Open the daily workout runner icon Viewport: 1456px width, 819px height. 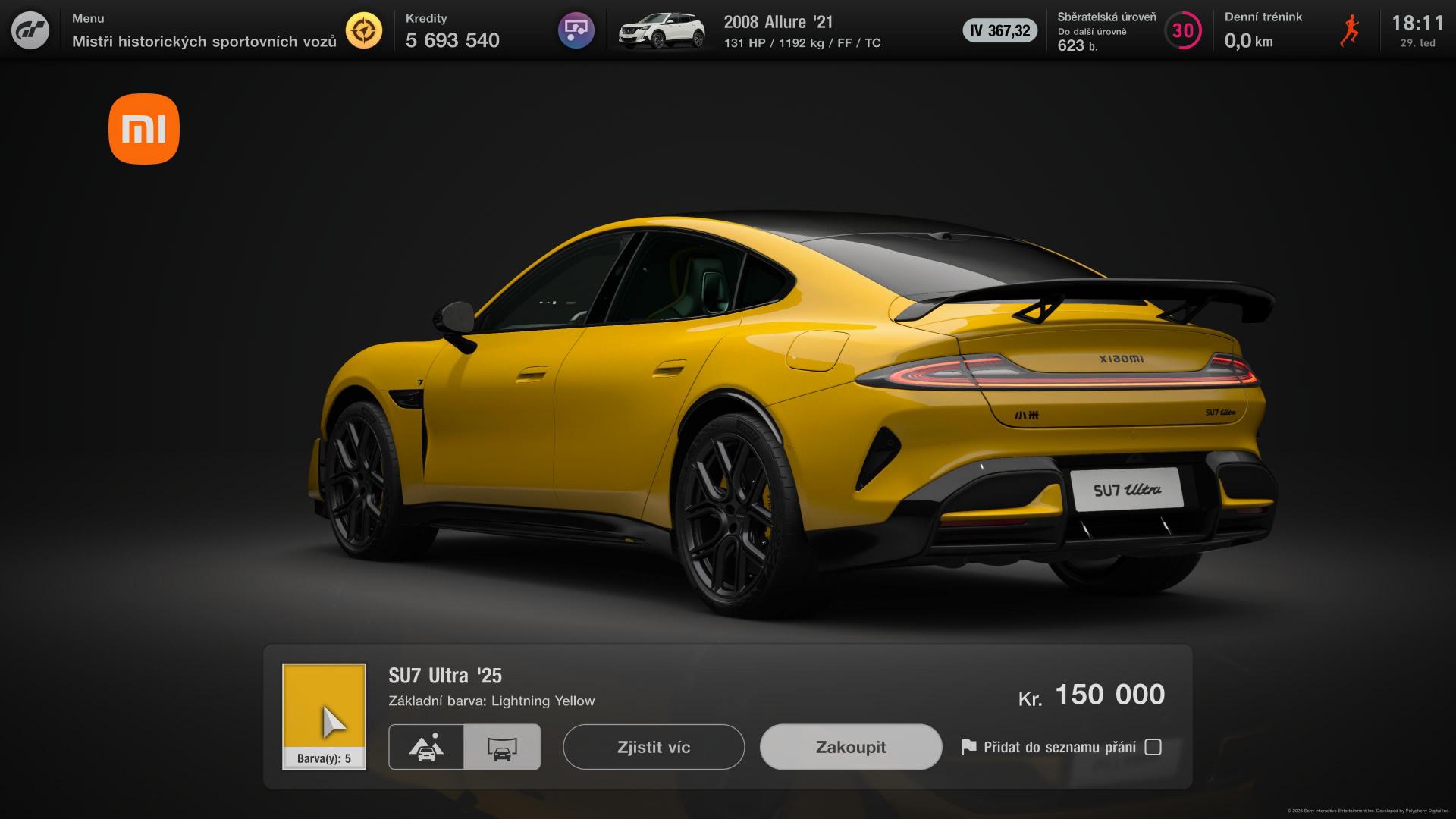[1349, 30]
